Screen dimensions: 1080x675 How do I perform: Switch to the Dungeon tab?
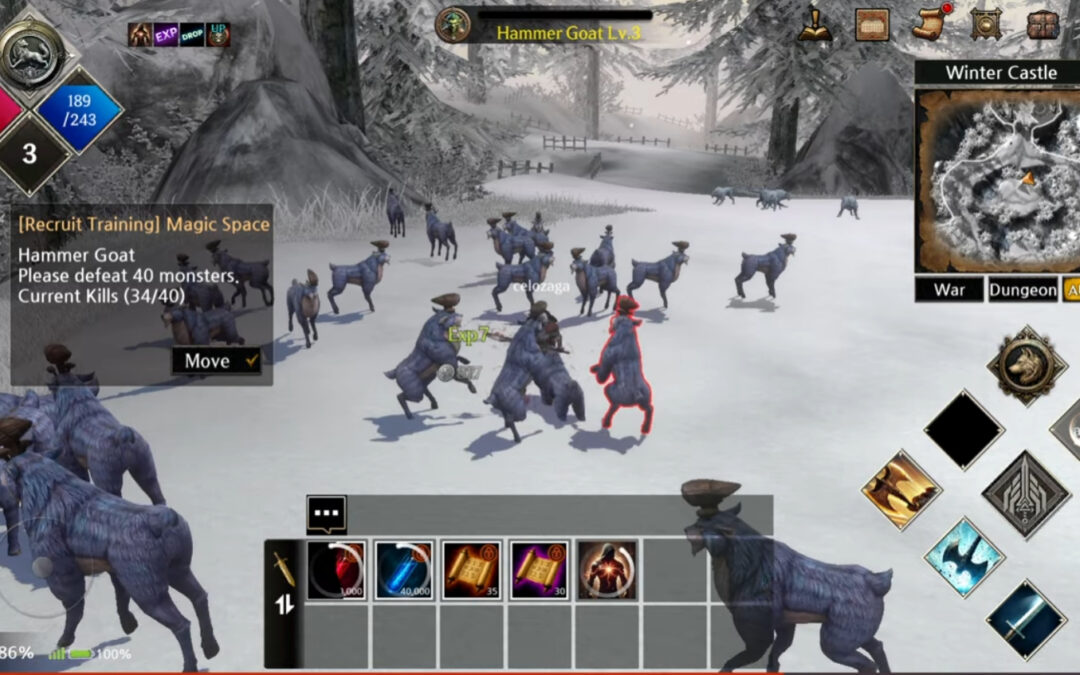(1023, 290)
